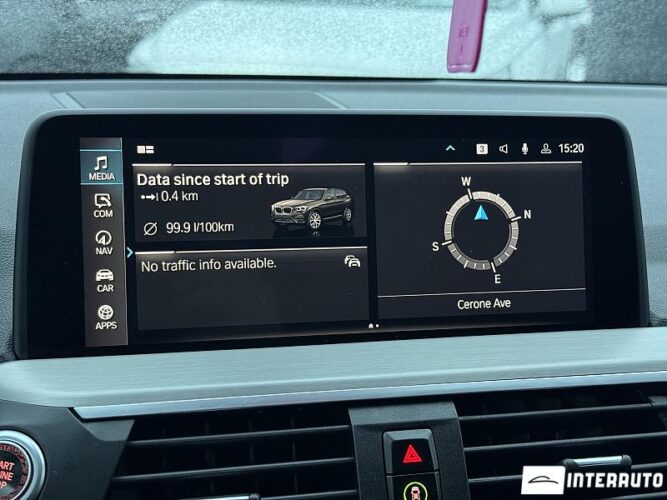Click the split-screen layout icon
667x500 pixels.
(146, 150)
